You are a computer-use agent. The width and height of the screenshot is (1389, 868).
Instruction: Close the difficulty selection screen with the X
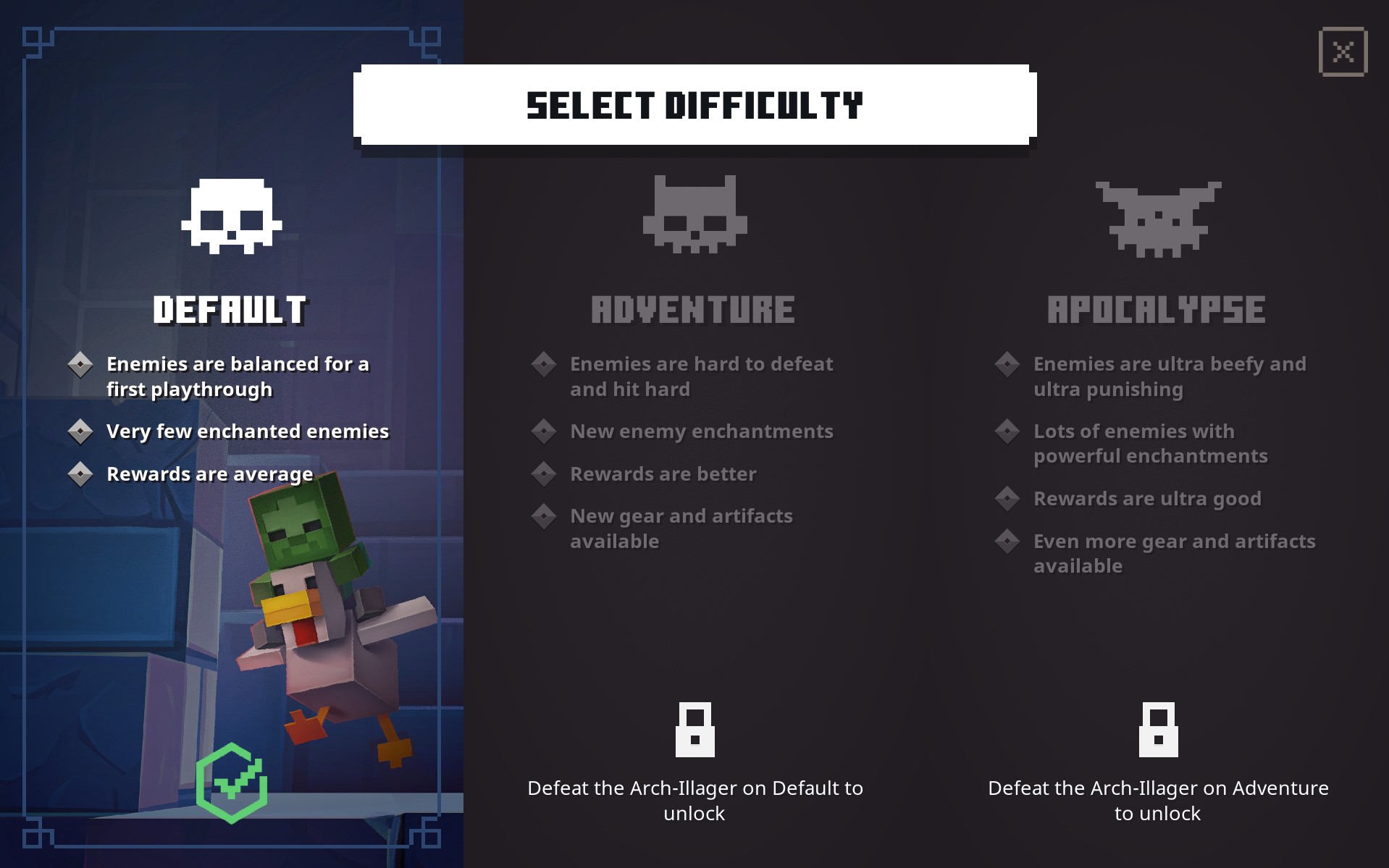1343,51
